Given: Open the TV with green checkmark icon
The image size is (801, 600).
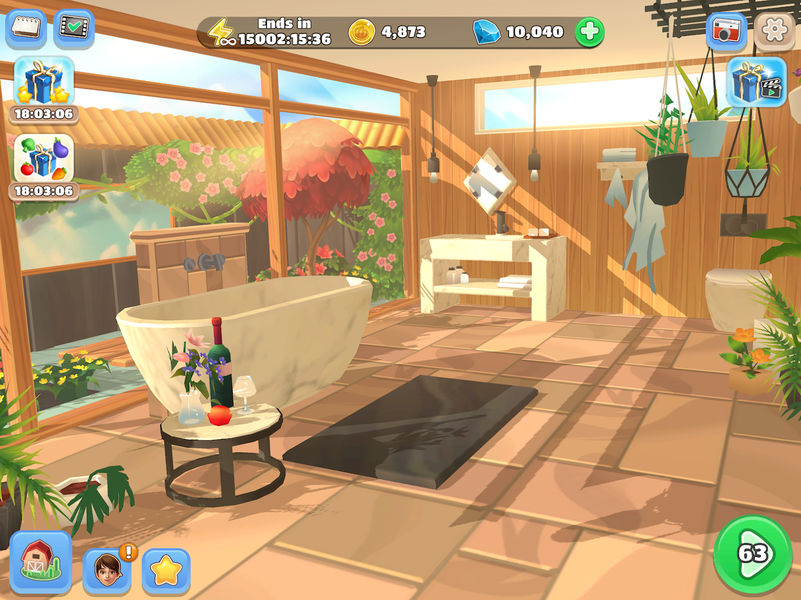Looking at the screenshot, I should 74,29.
